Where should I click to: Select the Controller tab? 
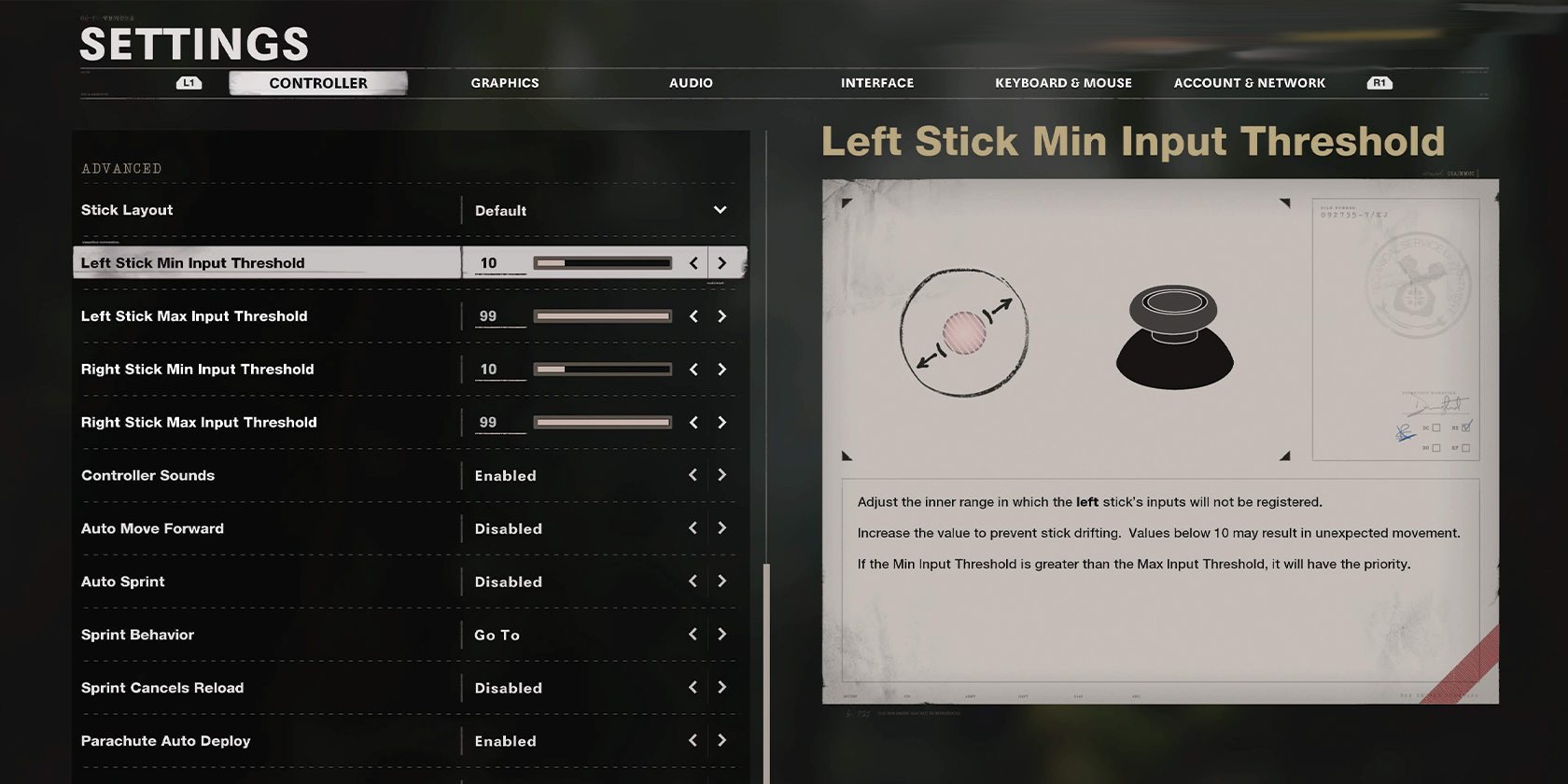pos(318,83)
